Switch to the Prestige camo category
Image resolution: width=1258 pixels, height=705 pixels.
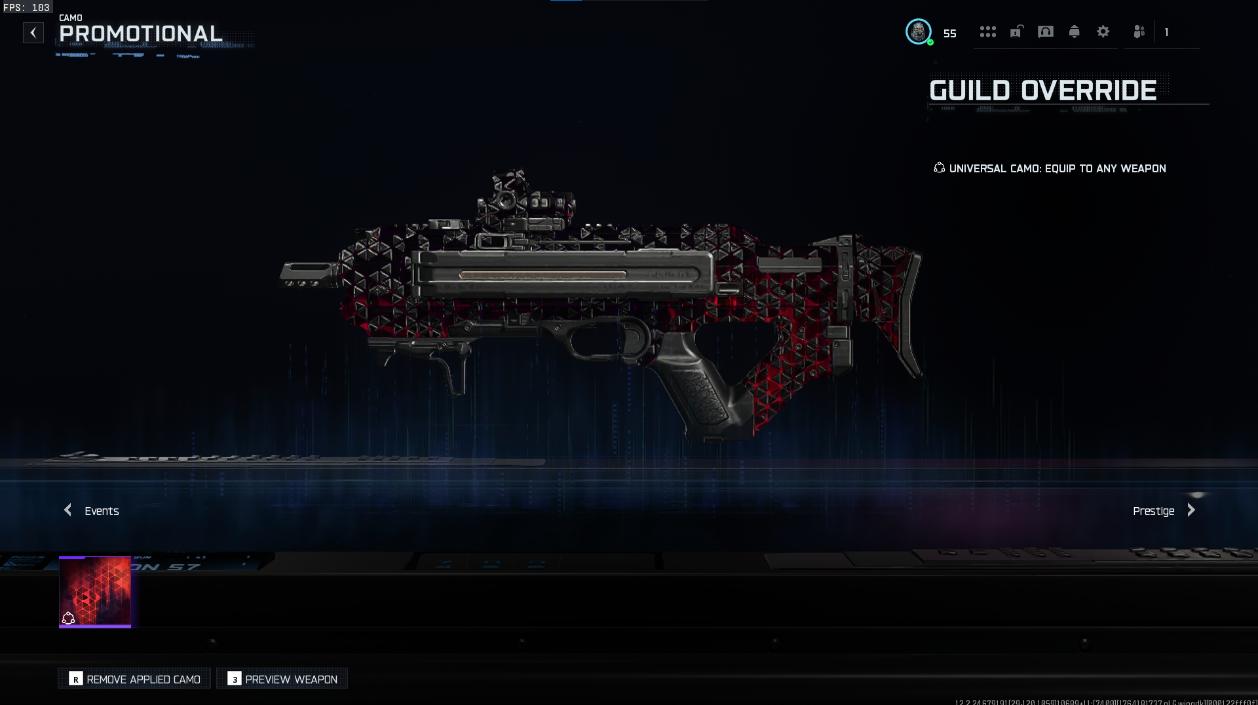click(x=1163, y=511)
